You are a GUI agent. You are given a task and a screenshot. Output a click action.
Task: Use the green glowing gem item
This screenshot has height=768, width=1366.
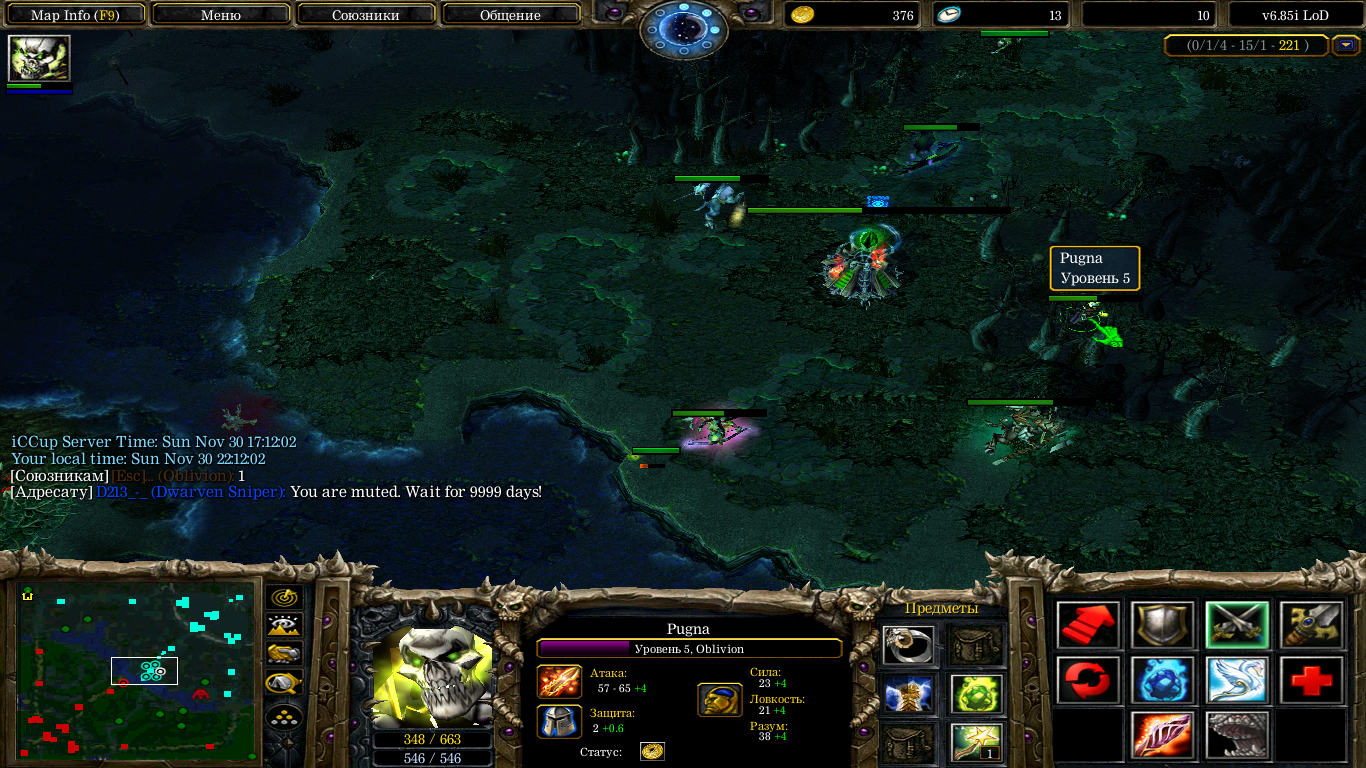(976, 693)
